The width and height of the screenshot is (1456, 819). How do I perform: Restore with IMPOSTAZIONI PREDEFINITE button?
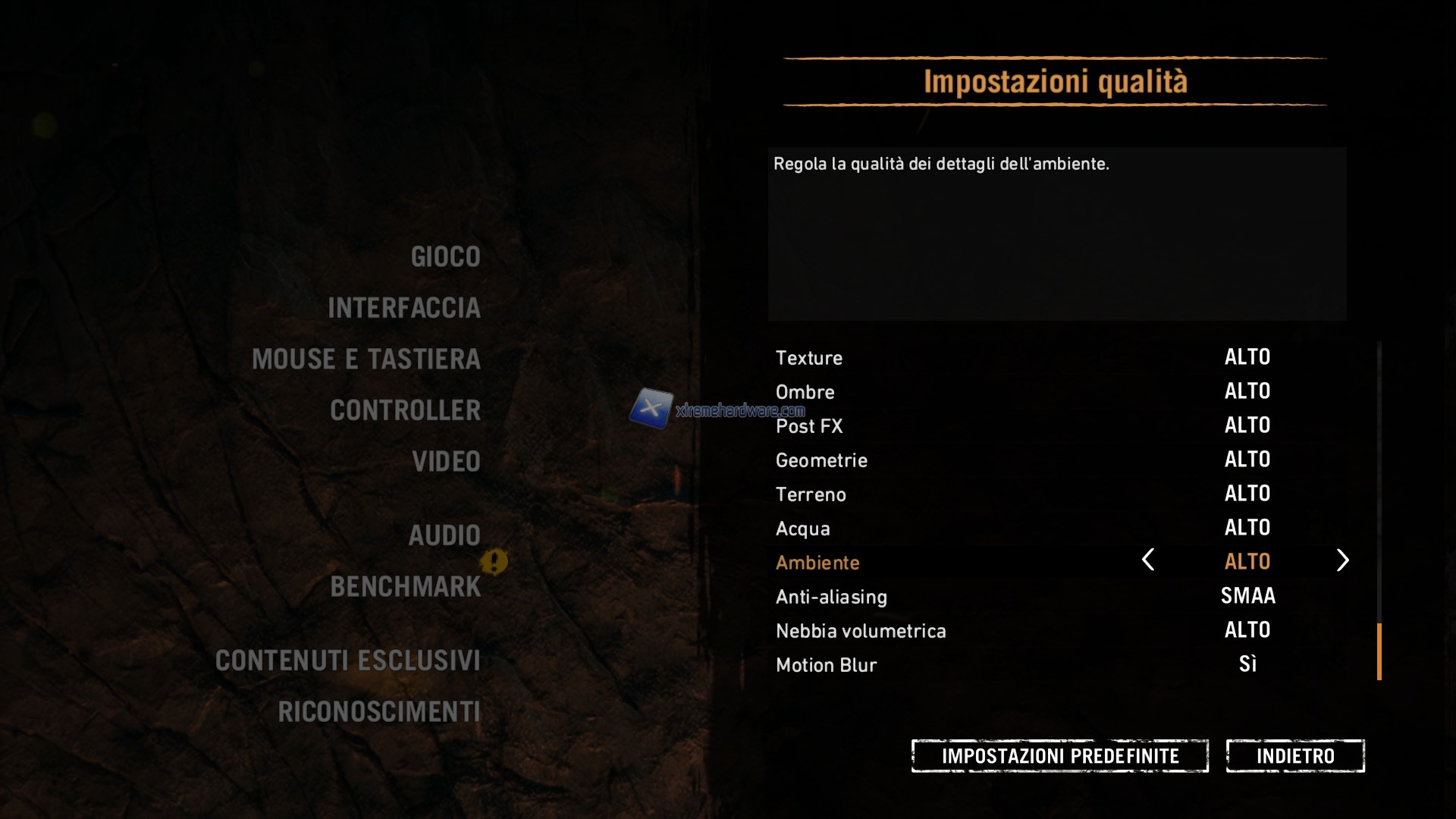(1059, 756)
